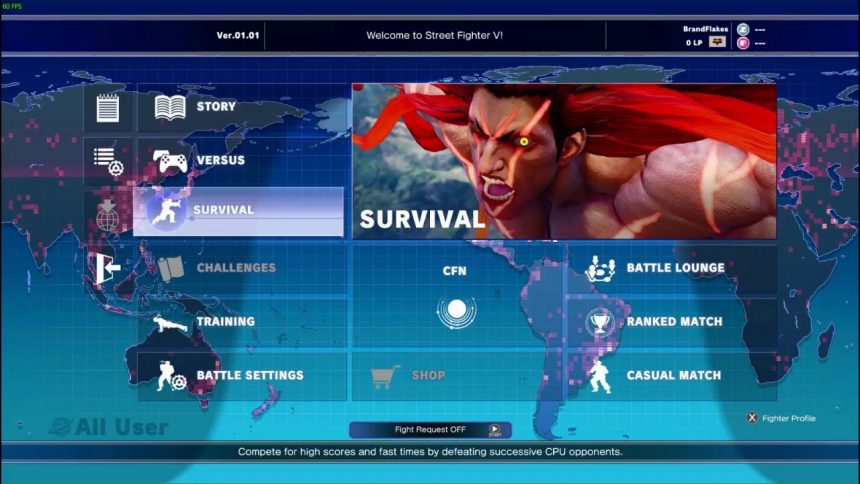Click the Survival banner artwork

(564, 160)
